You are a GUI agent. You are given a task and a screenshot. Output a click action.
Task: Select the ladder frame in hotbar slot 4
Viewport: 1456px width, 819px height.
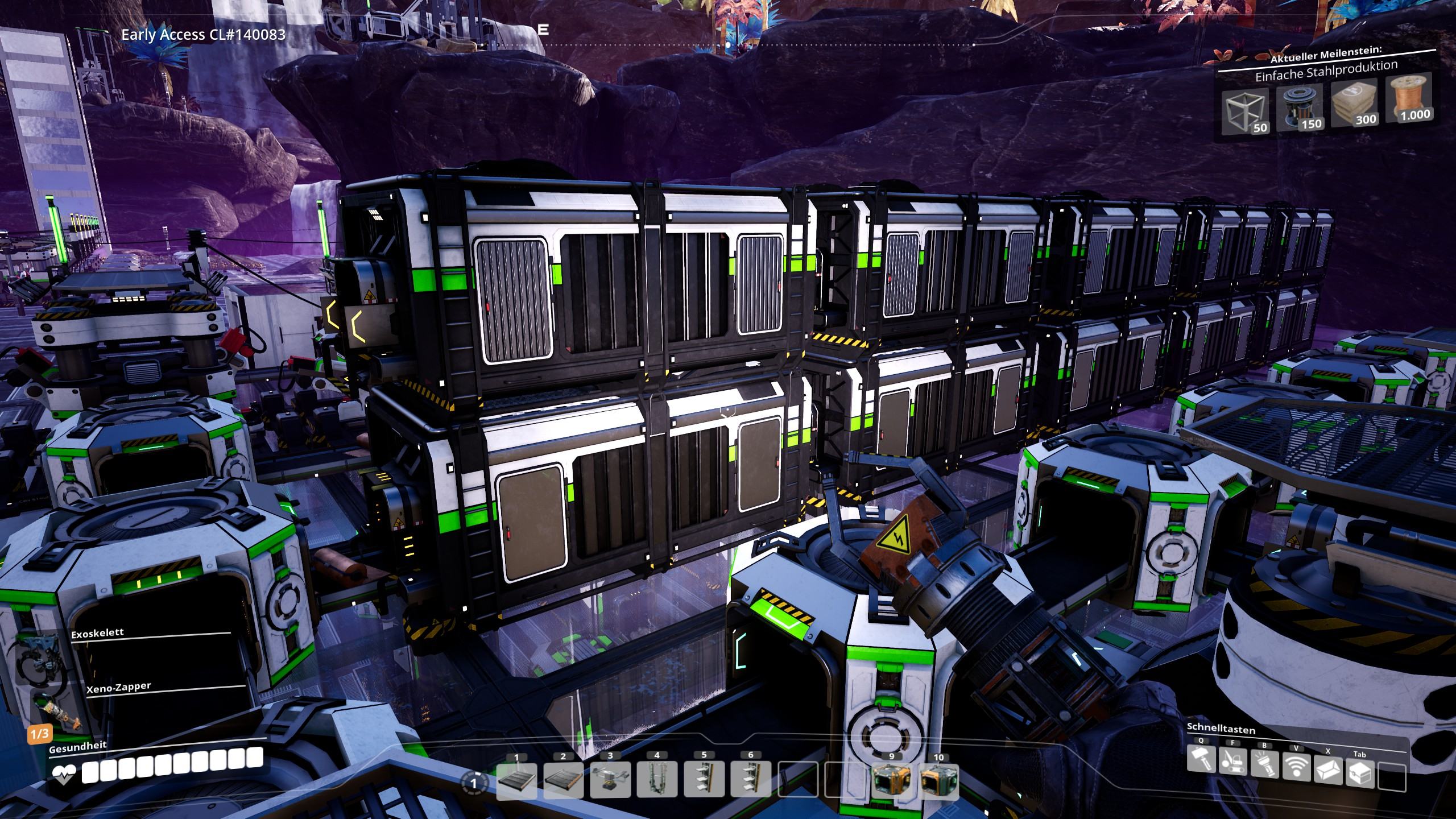point(657,780)
